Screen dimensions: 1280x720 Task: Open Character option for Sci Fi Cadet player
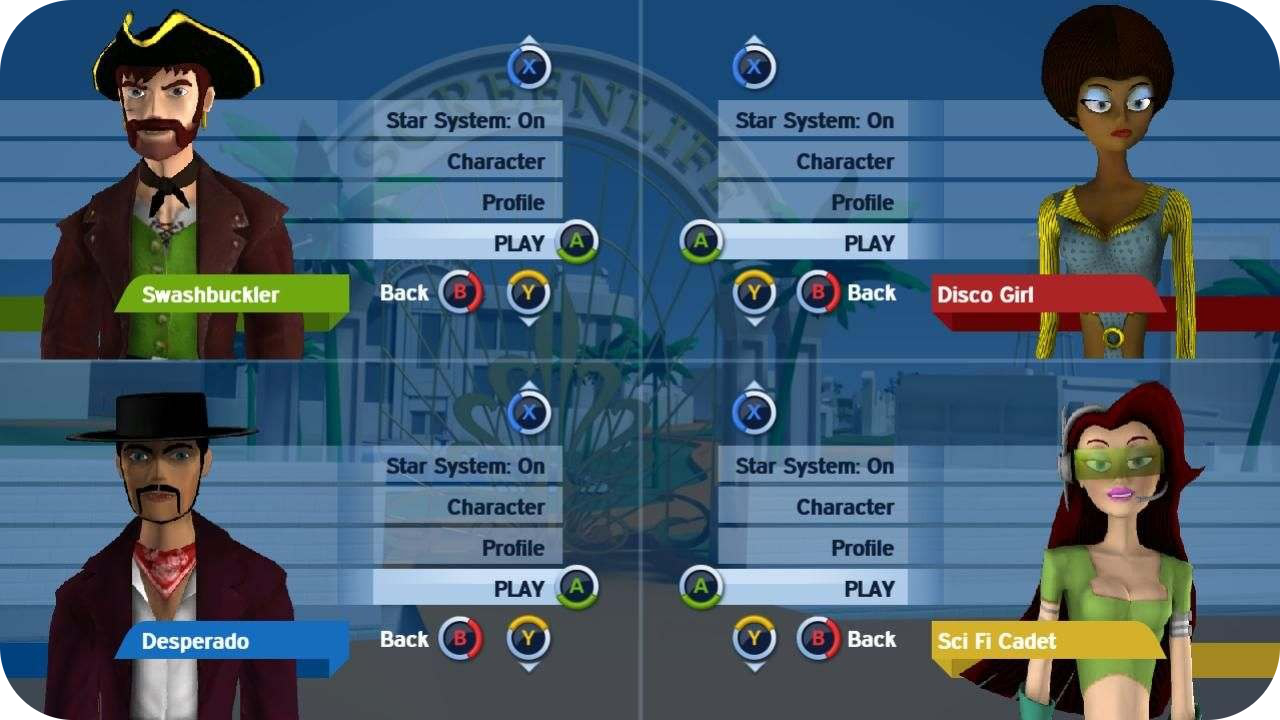click(844, 508)
